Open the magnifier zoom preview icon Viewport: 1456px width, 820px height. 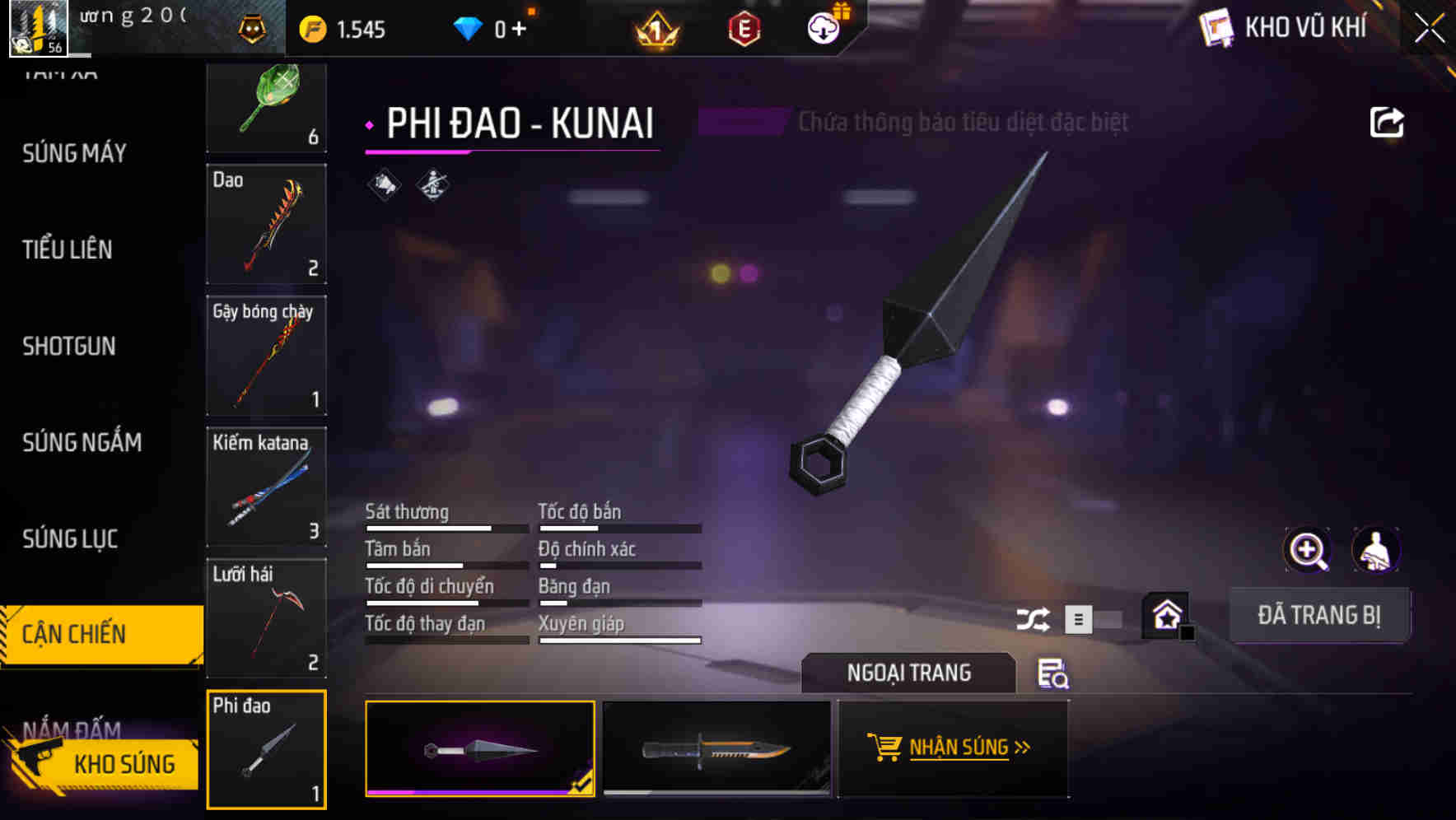1308,550
